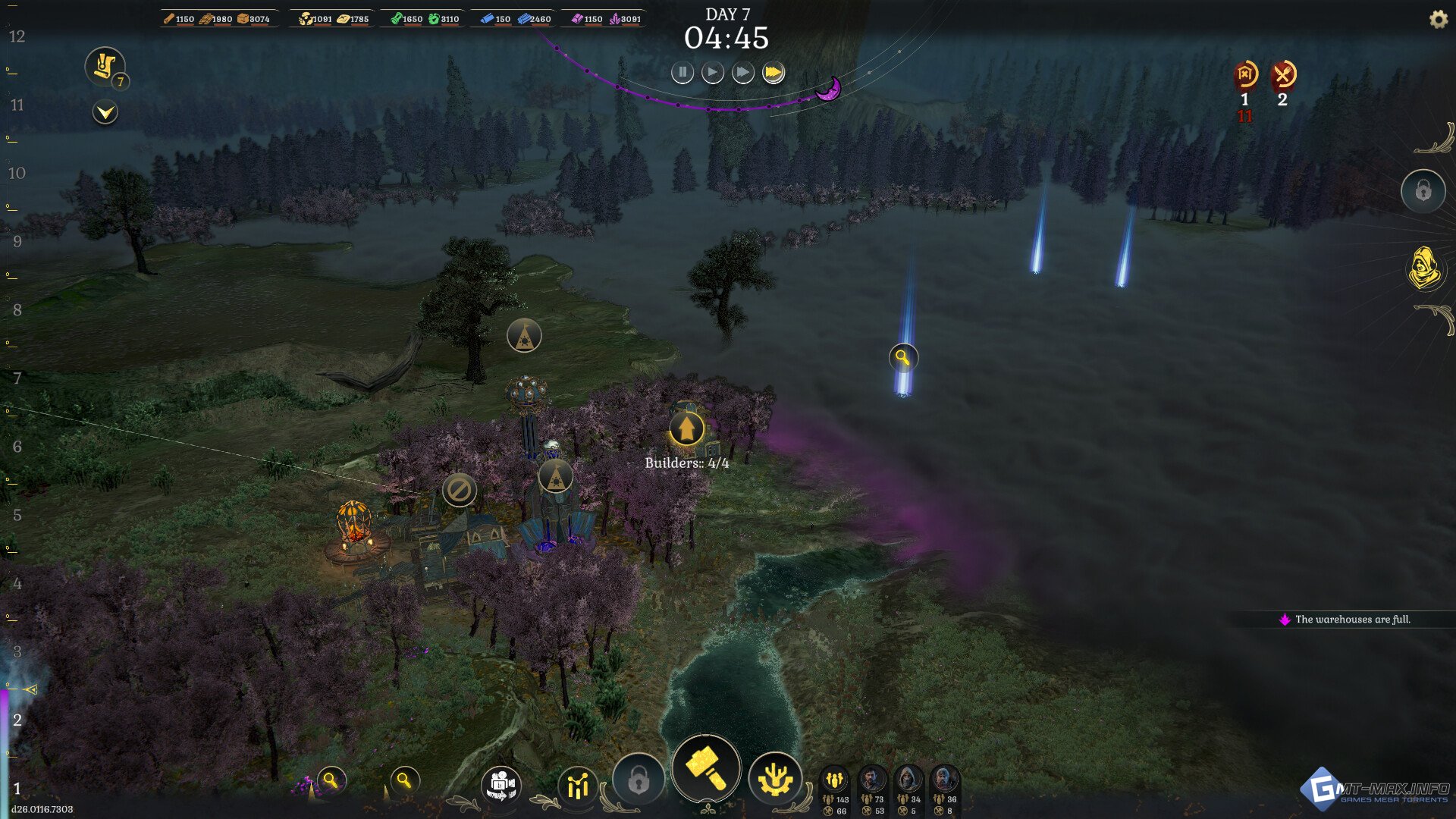Image resolution: width=1456 pixels, height=819 pixels.
Task: Click the magnifier marker on the light beam
Action: (902, 357)
